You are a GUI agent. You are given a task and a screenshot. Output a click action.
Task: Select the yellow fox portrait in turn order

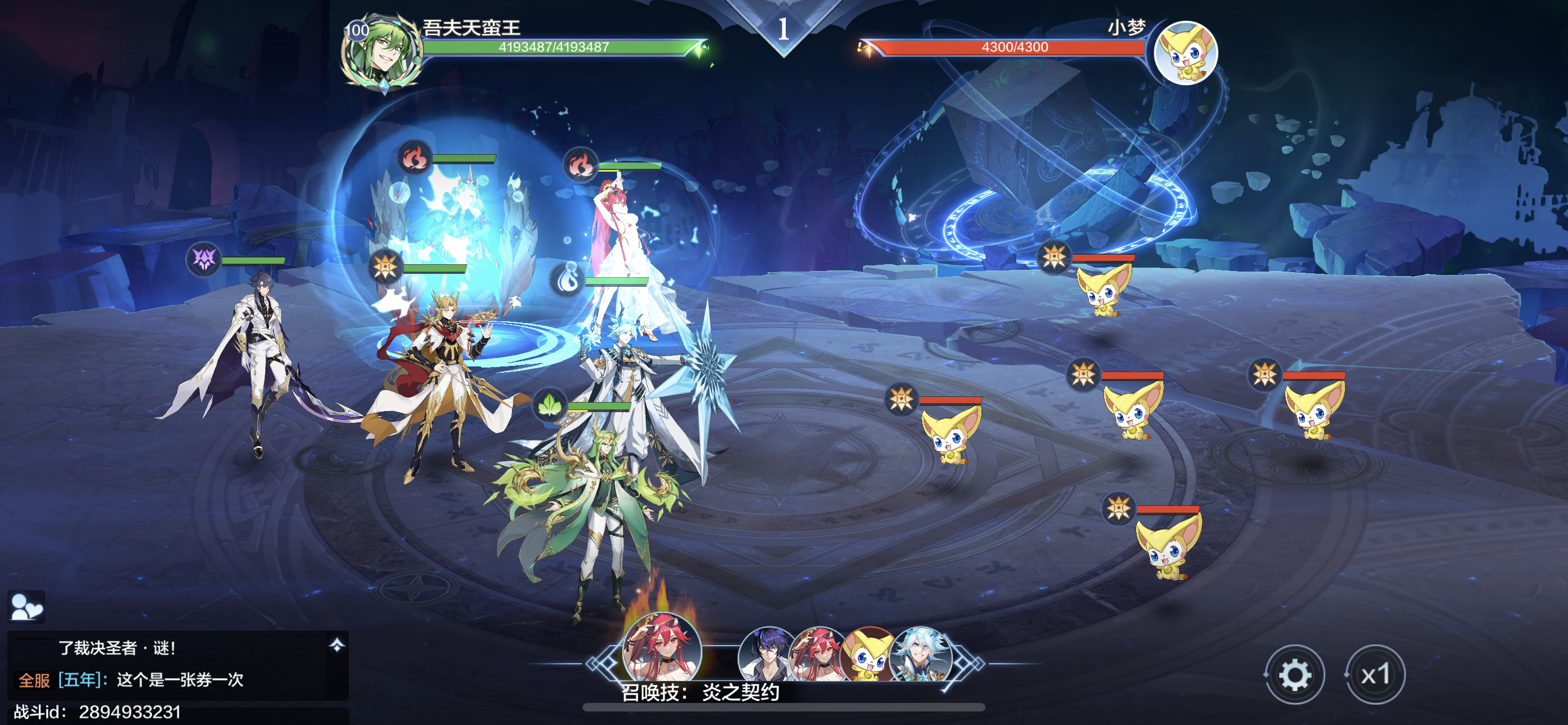tap(868, 655)
